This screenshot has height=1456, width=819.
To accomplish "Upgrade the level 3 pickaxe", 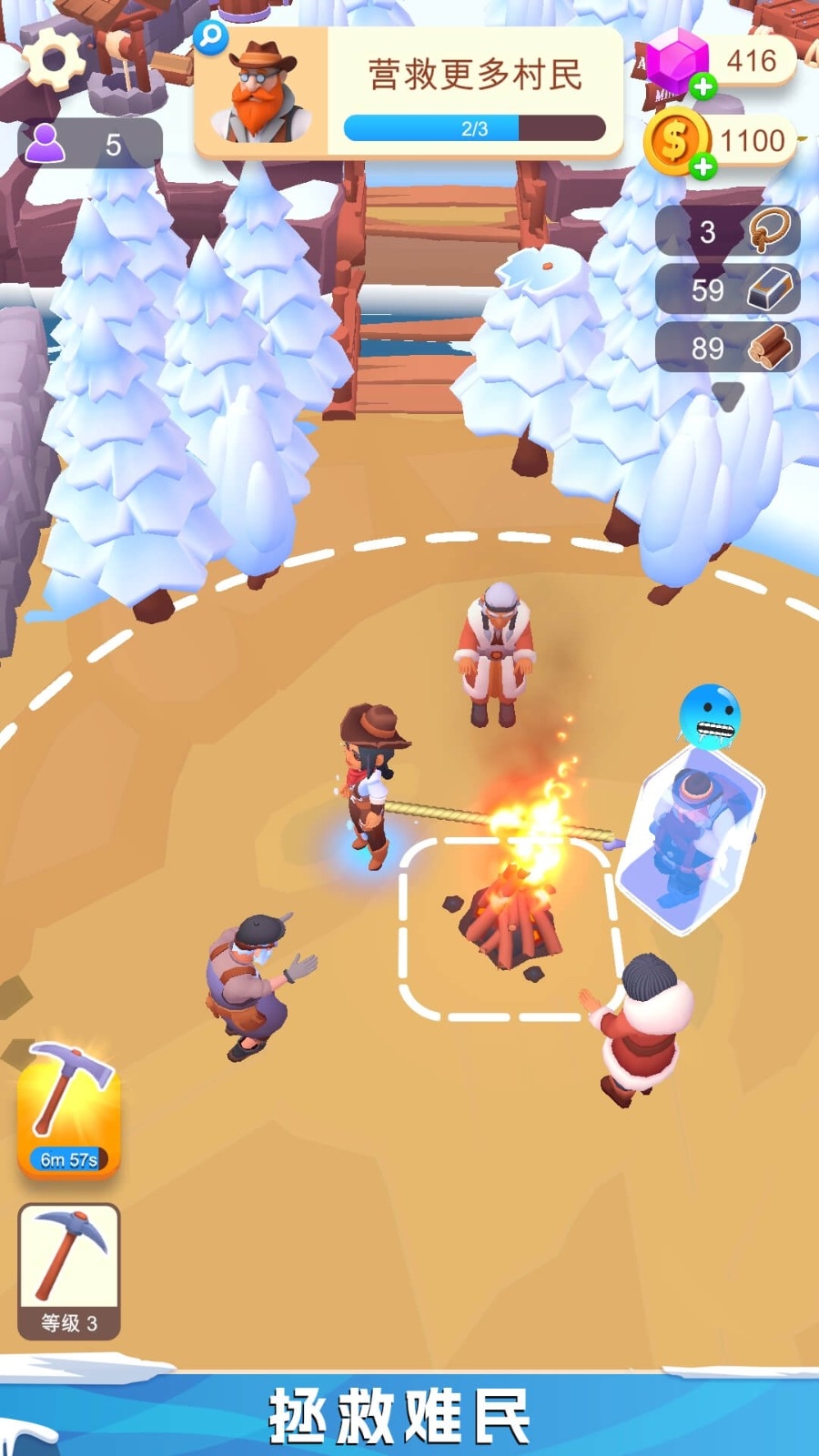I will [69, 1271].
